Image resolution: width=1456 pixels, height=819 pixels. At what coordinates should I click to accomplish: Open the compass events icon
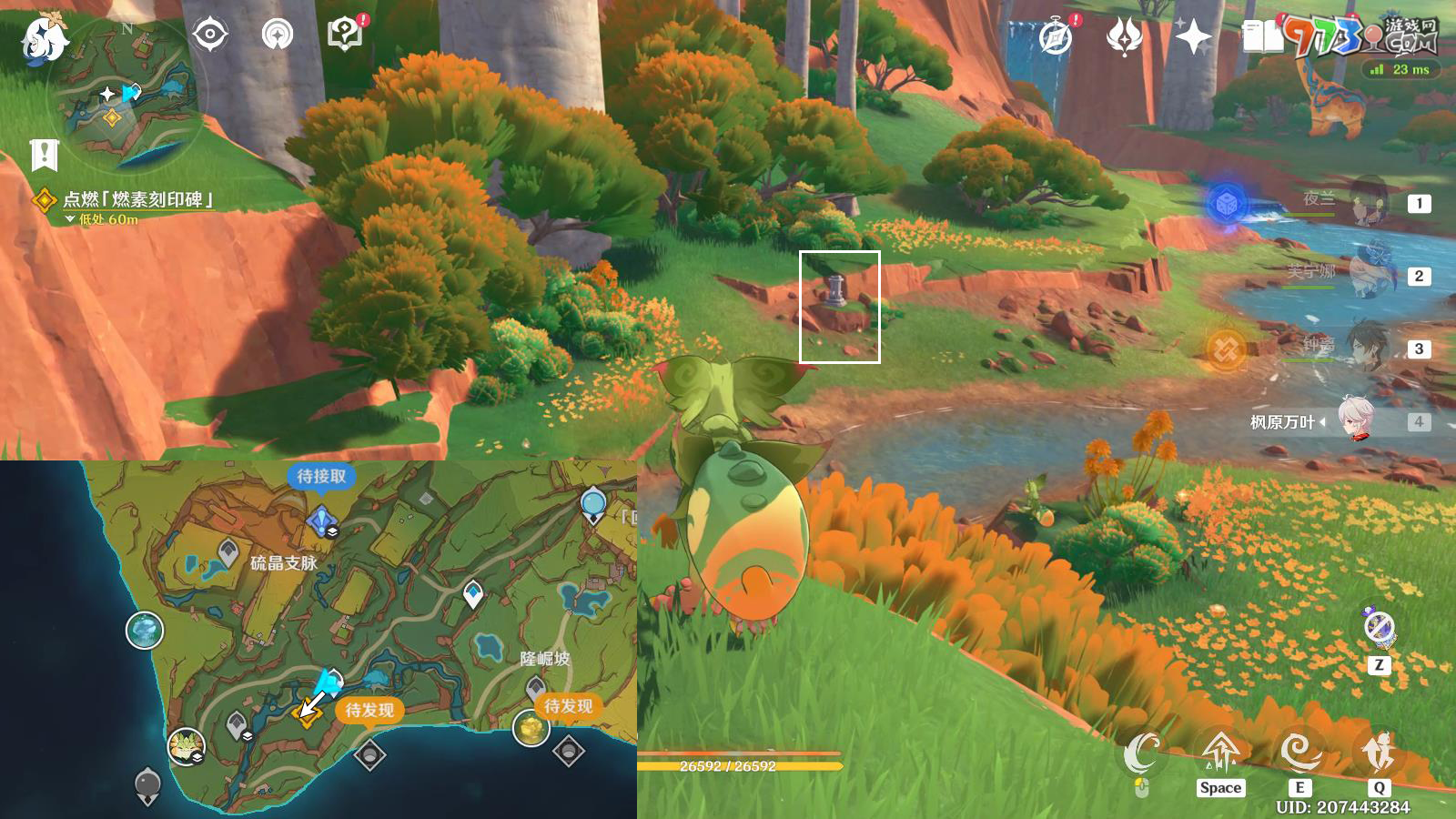tap(1056, 37)
